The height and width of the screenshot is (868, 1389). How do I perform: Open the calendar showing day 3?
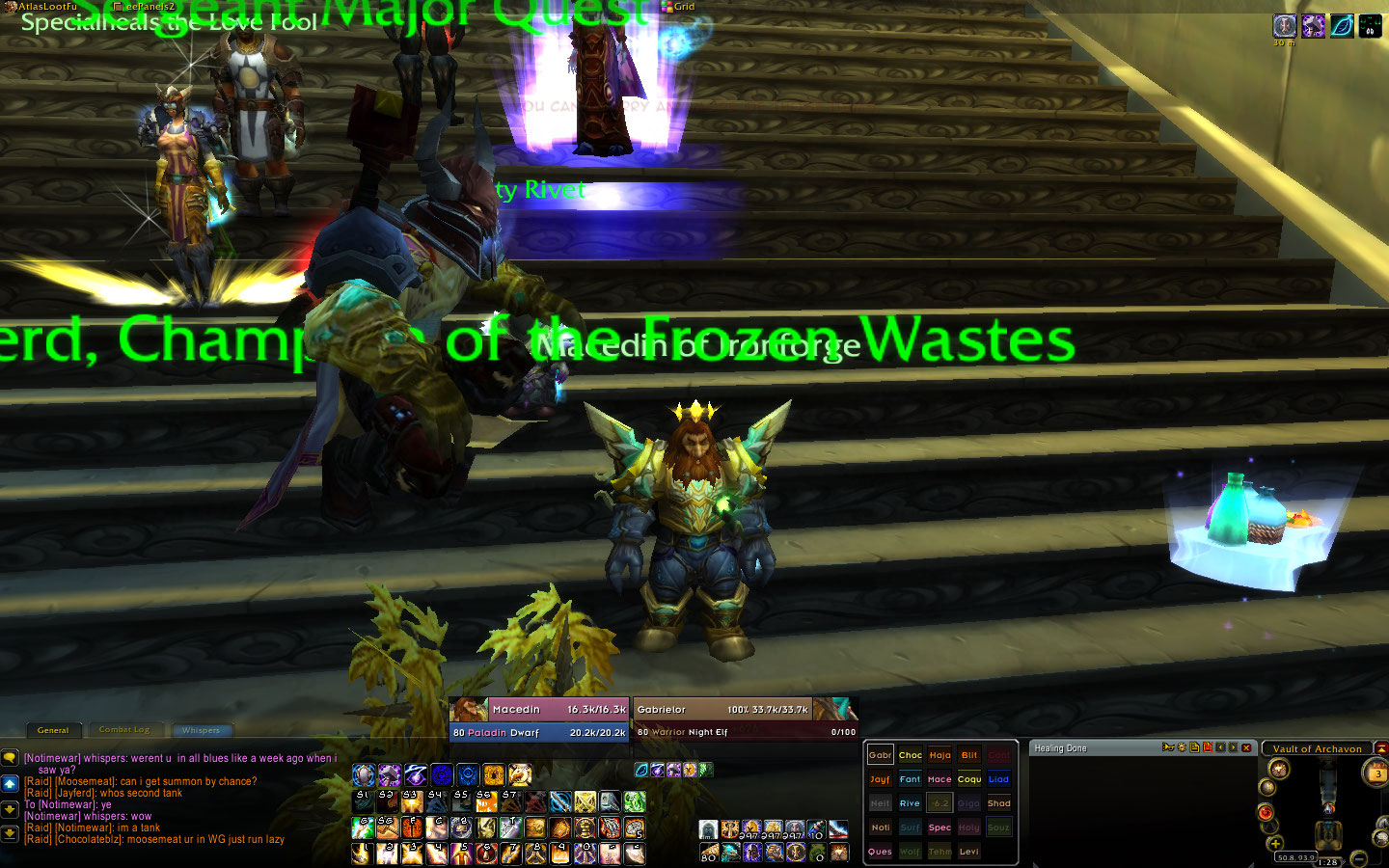pyautogui.click(x=1375, y=773)
